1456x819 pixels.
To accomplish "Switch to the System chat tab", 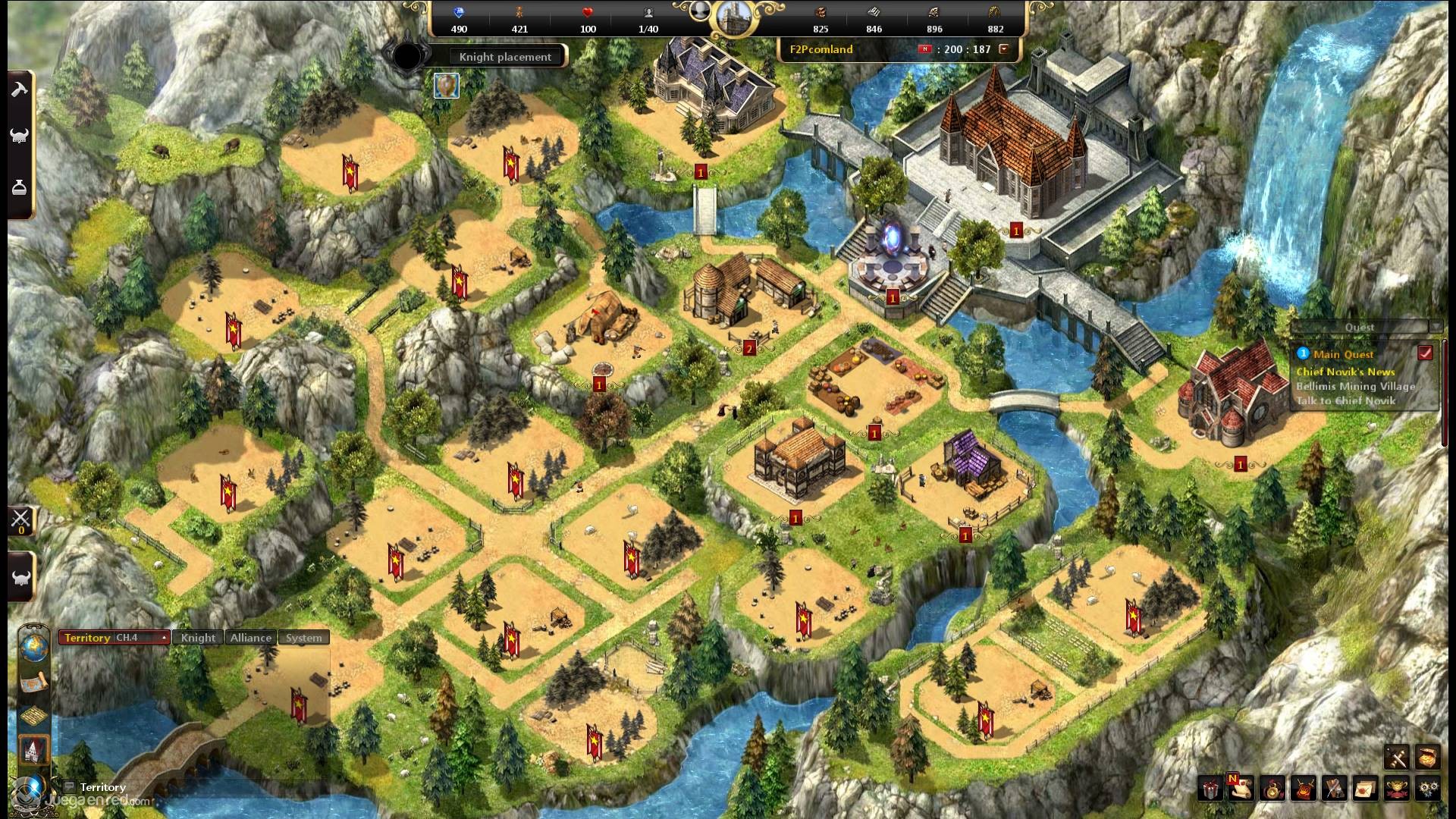I will tap(303, 638).
